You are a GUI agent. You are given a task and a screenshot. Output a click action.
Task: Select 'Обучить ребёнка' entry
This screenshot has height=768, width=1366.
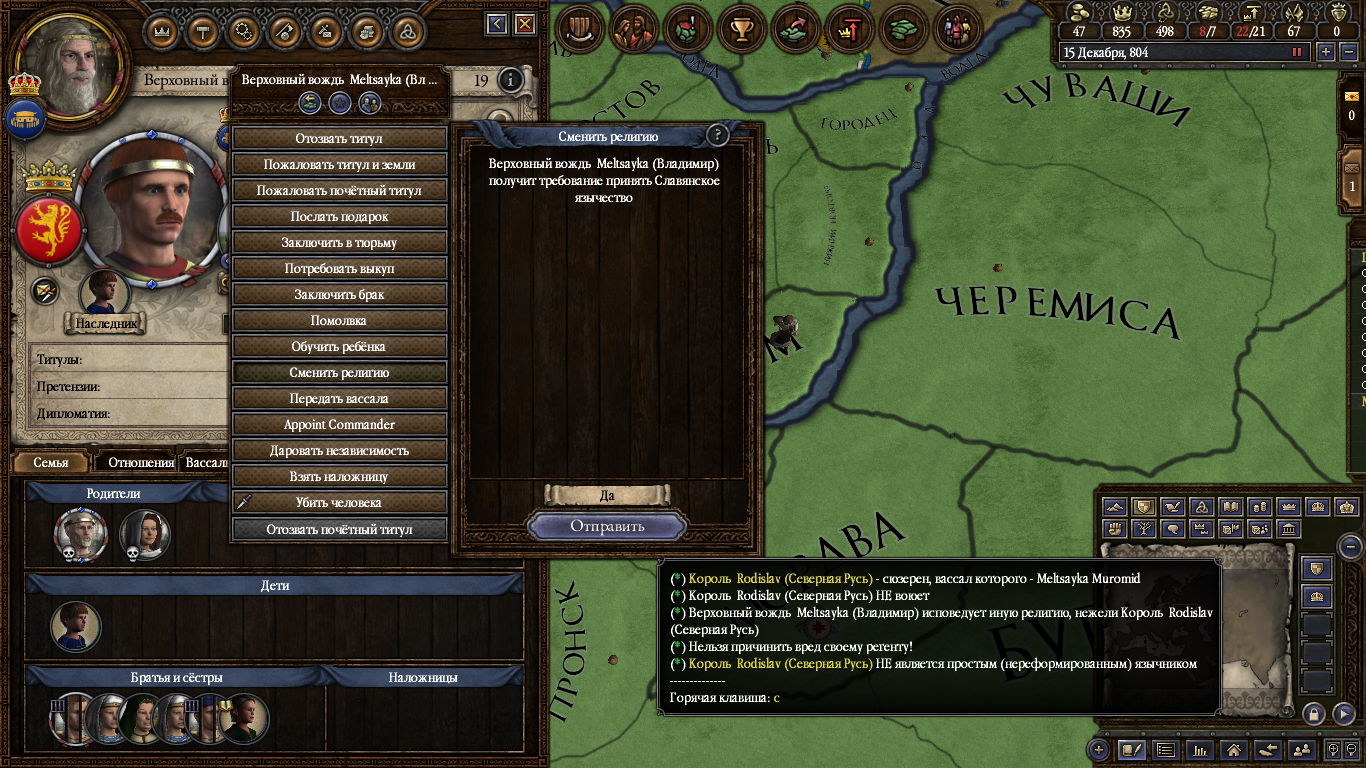pos(339,346)
